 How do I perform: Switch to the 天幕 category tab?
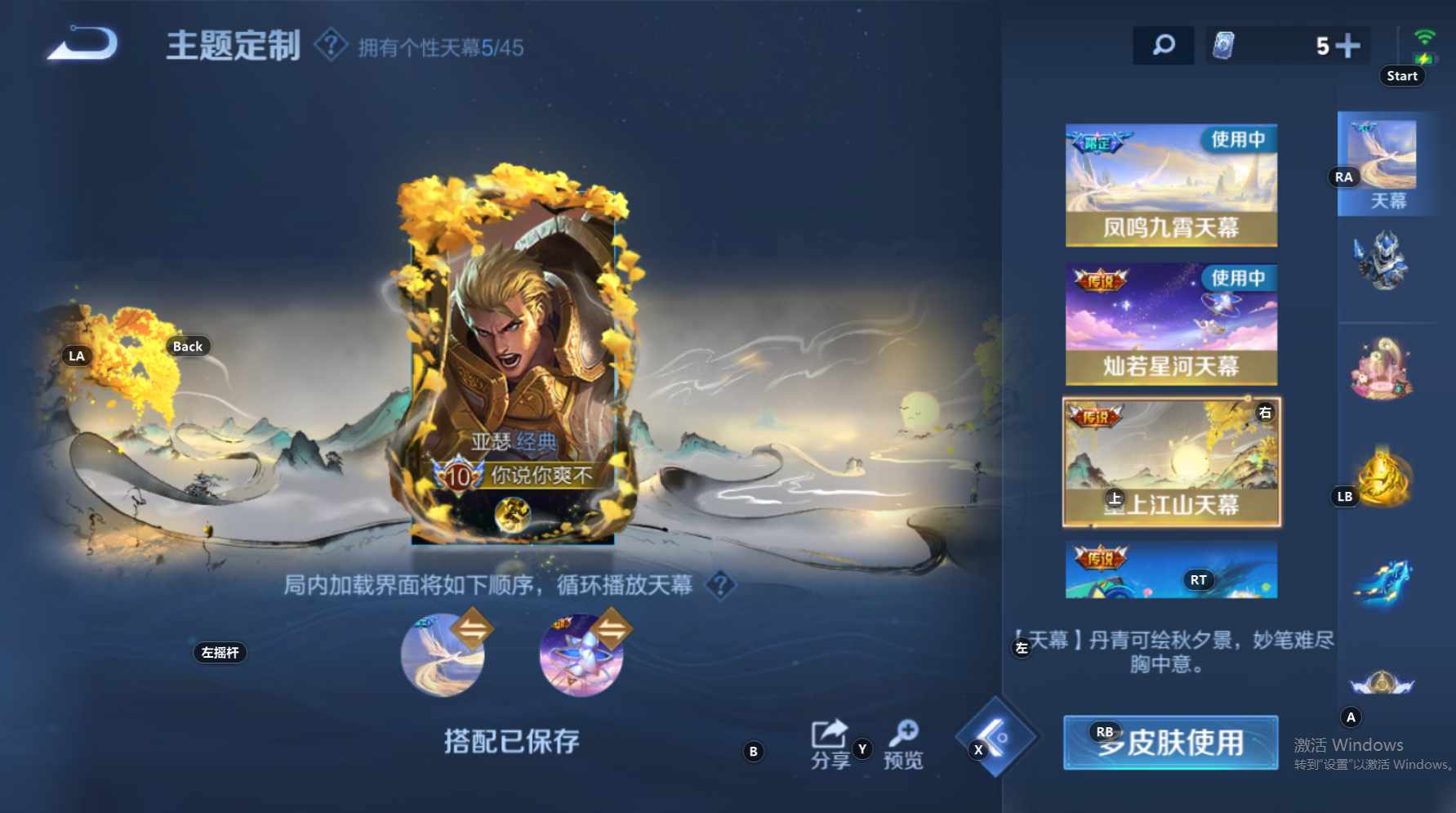point(1386,163)
